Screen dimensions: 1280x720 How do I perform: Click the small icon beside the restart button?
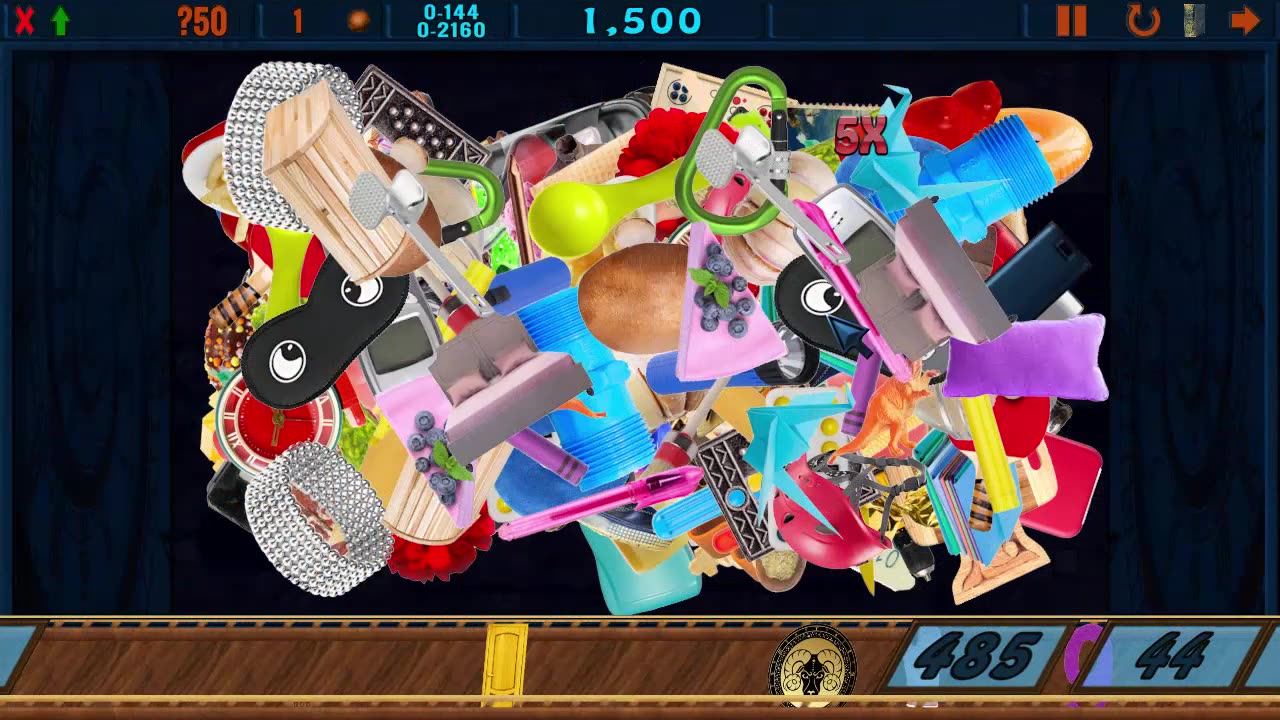tap(1194, 21)
